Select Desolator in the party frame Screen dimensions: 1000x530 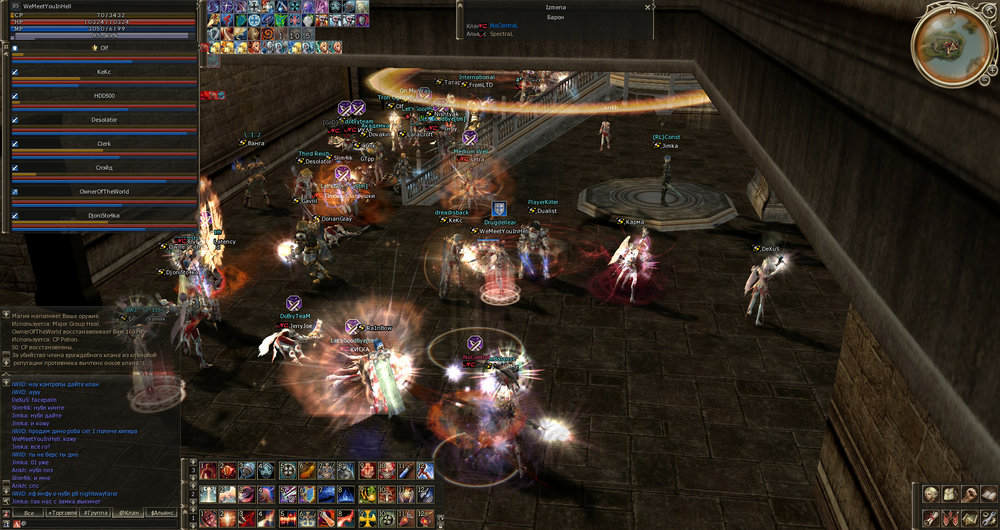tap(104, 120)
